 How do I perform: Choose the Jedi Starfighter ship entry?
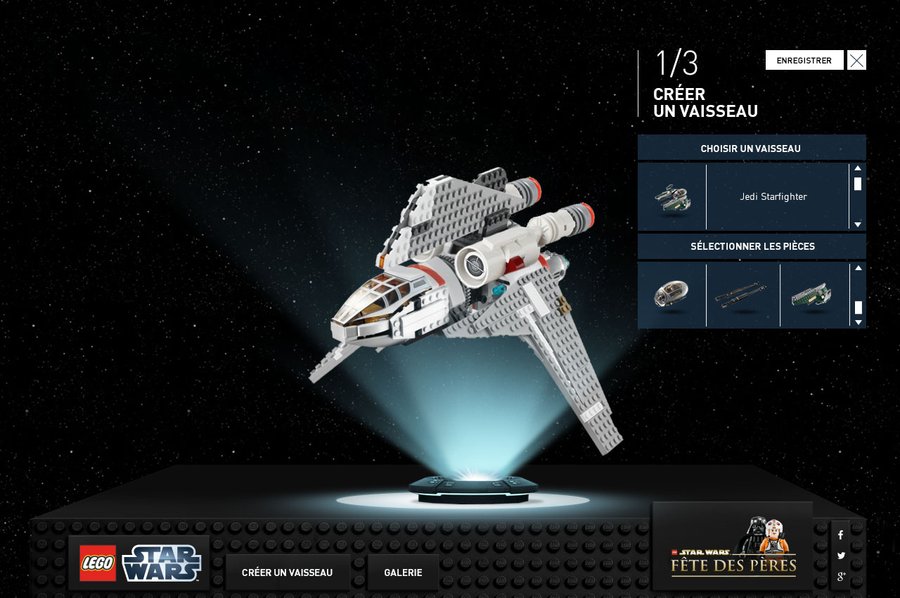[772, 197]
